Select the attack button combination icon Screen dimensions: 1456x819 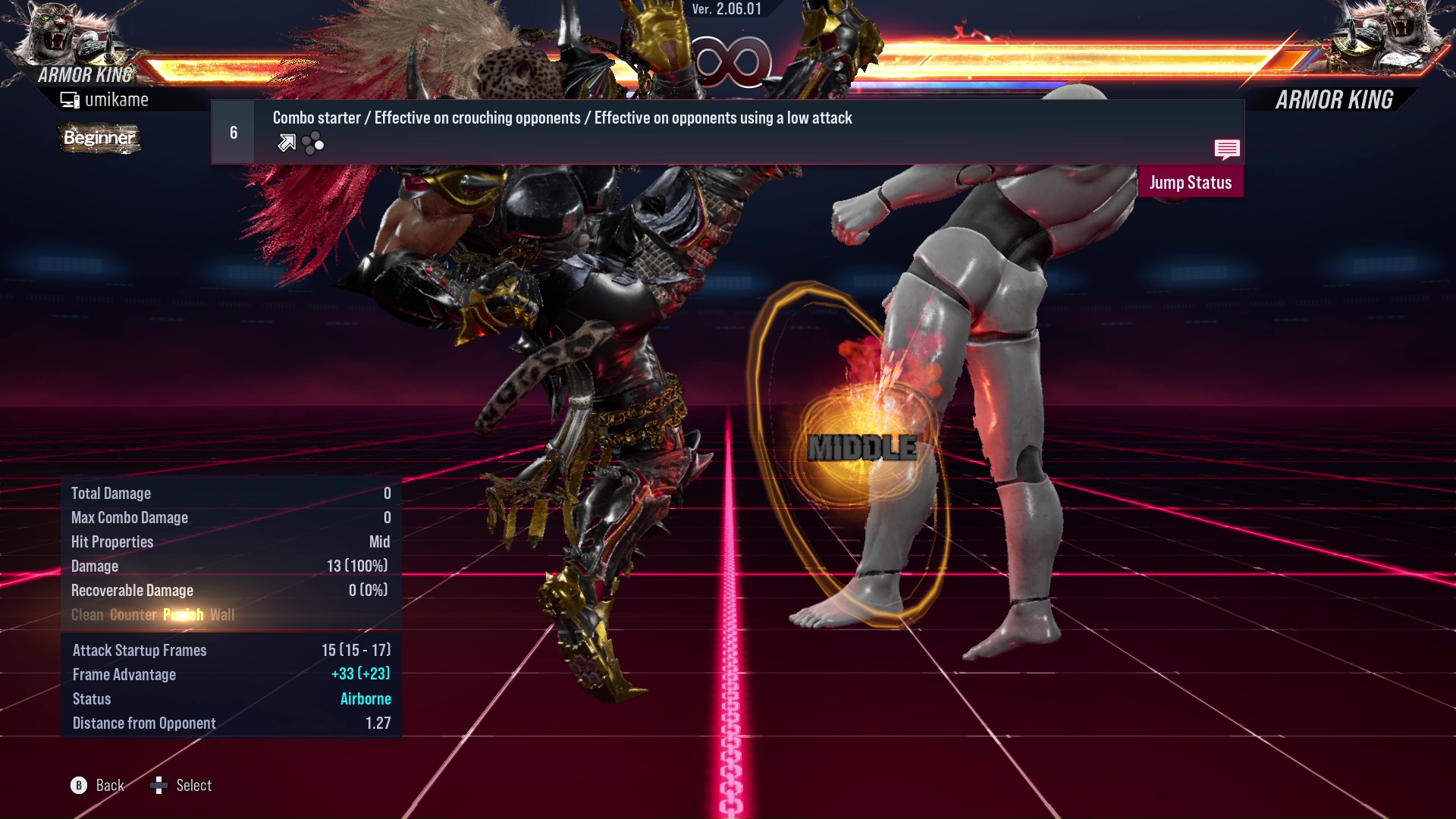click(x=312, y=142)
